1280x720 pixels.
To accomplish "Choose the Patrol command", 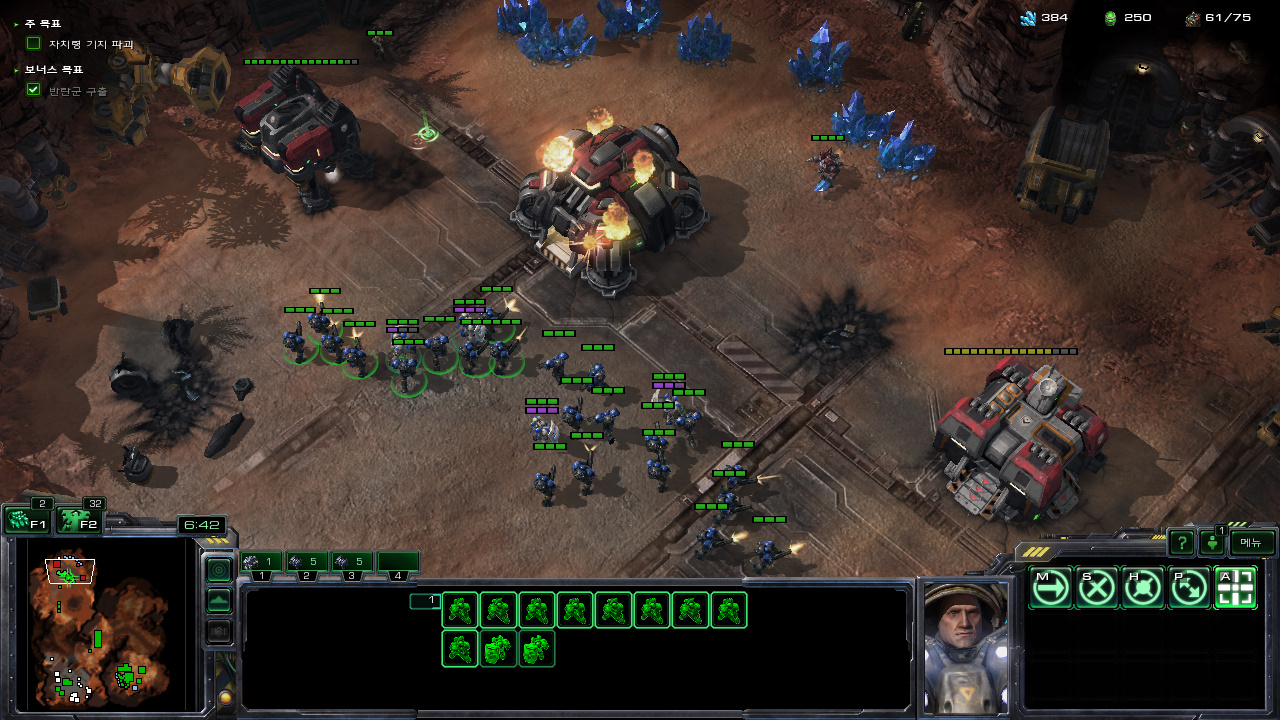I will 1189,588.
